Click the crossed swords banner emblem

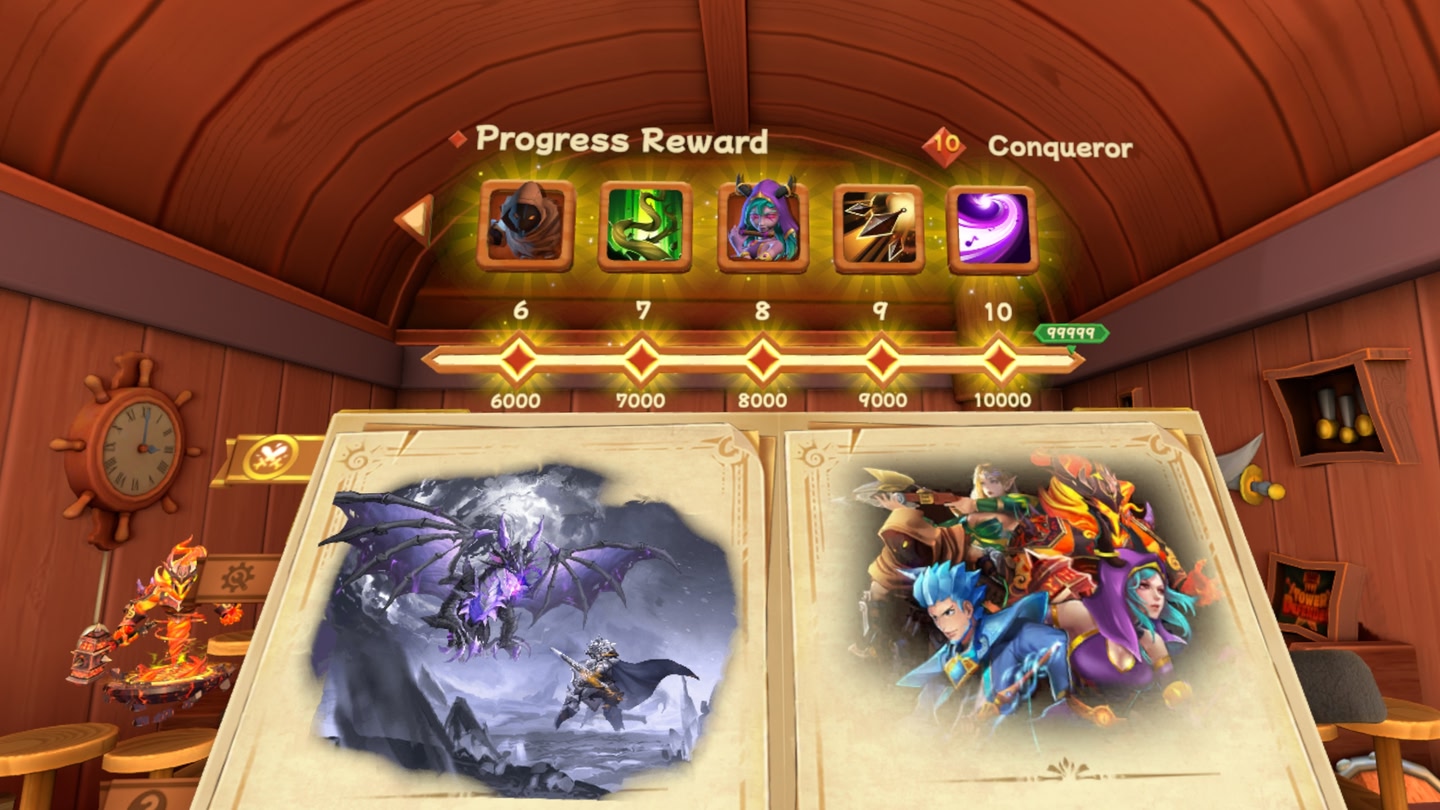pos(271,455)
